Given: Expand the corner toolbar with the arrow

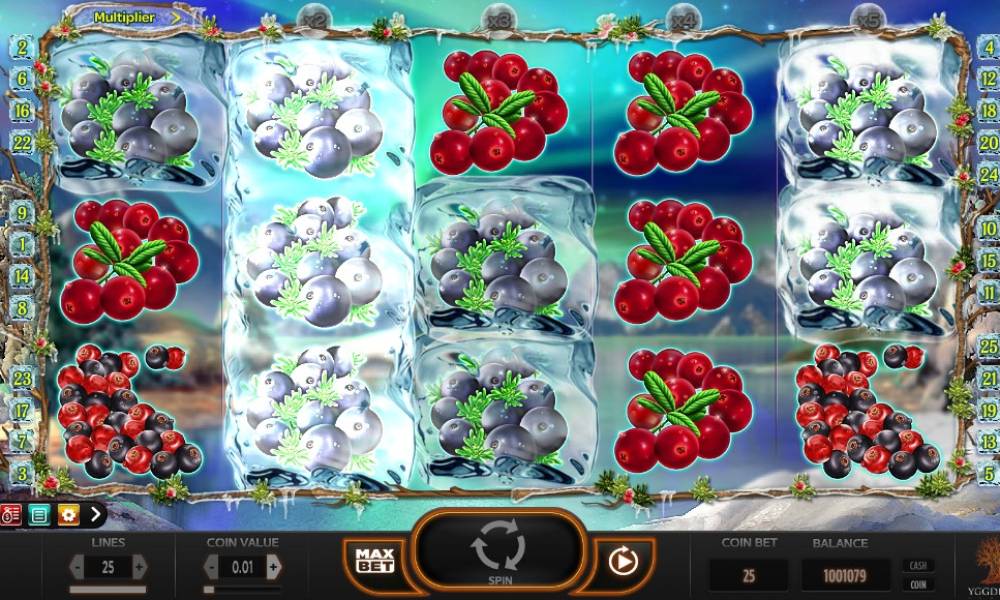Looking at the screenshot, I should click(95, 515).
